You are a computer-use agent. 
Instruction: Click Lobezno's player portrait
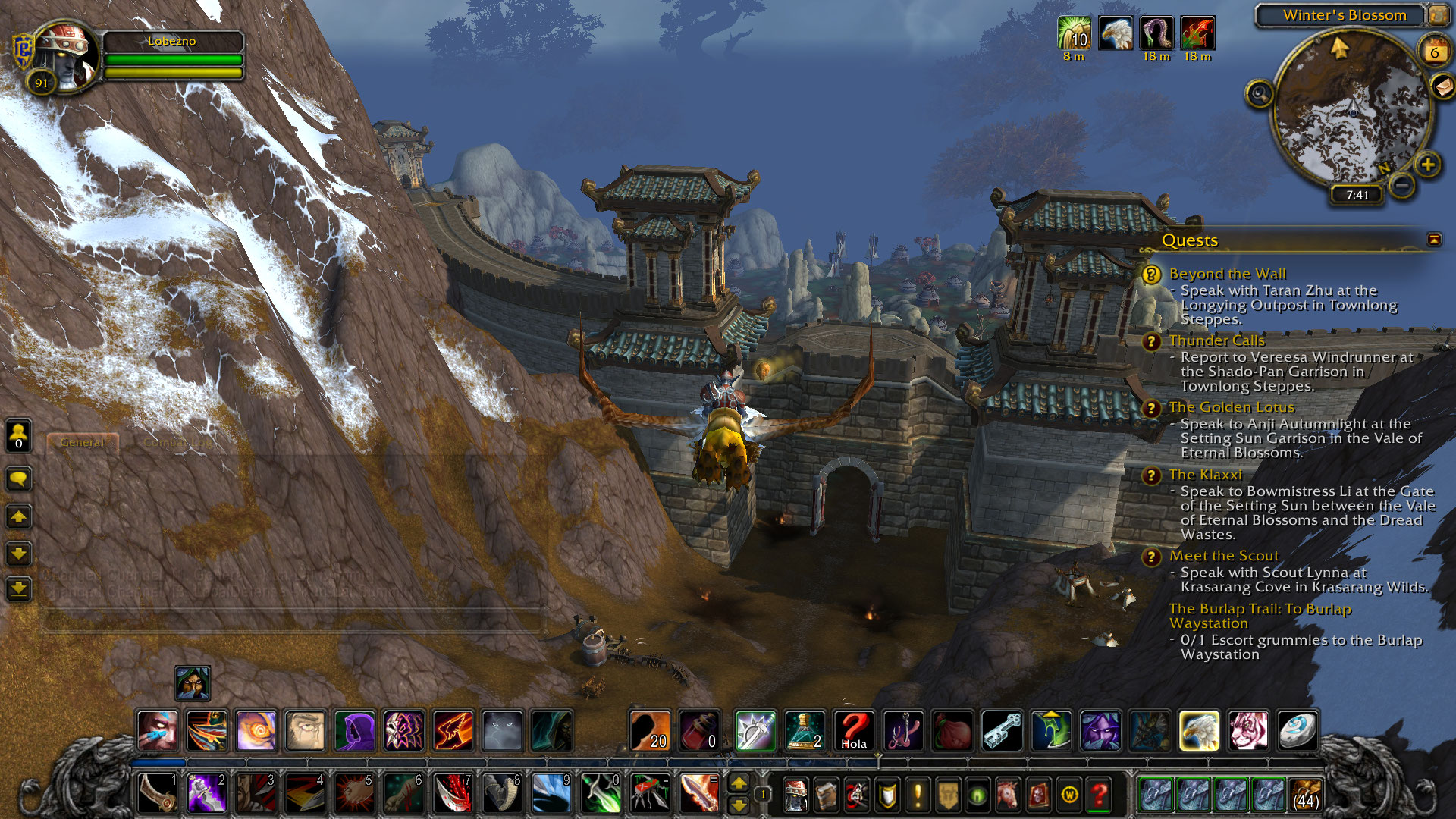click(67, 55)
